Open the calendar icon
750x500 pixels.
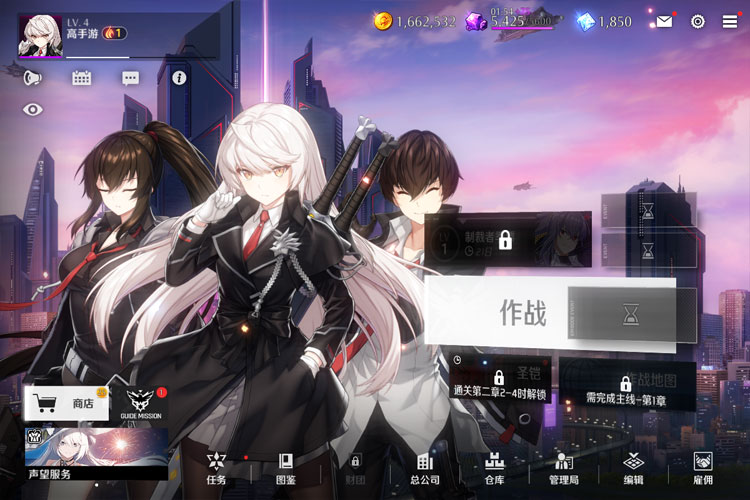click(x=82, y=78)
